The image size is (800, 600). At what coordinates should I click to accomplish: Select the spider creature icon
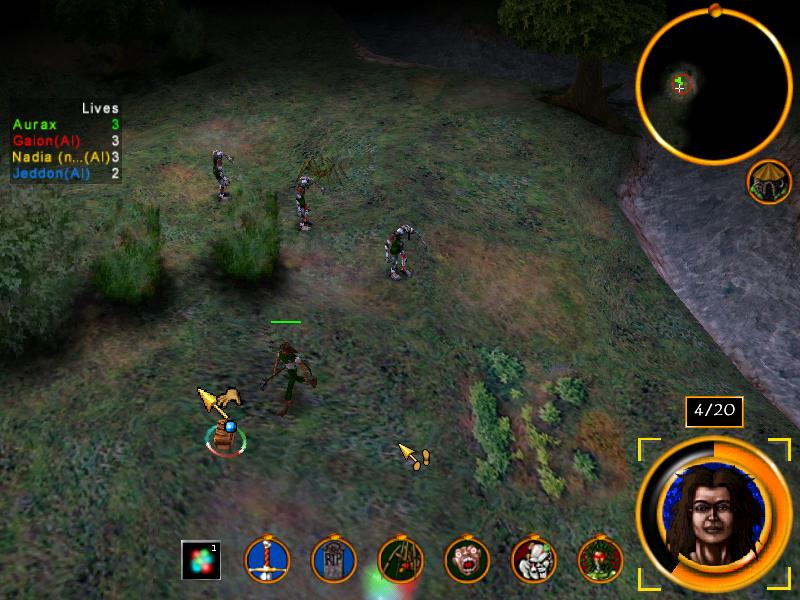(400, 561)
